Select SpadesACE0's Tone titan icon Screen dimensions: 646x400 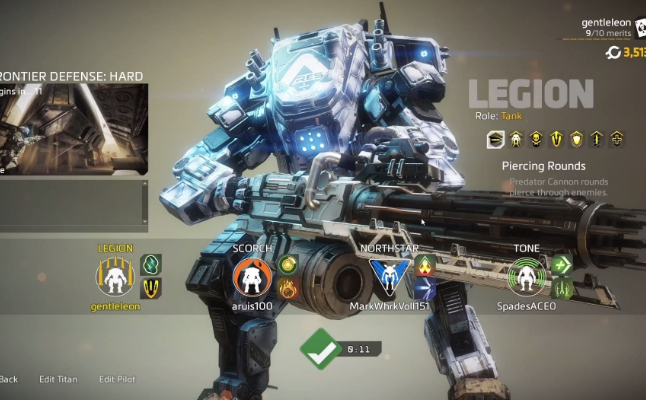[x=525, y=277]
